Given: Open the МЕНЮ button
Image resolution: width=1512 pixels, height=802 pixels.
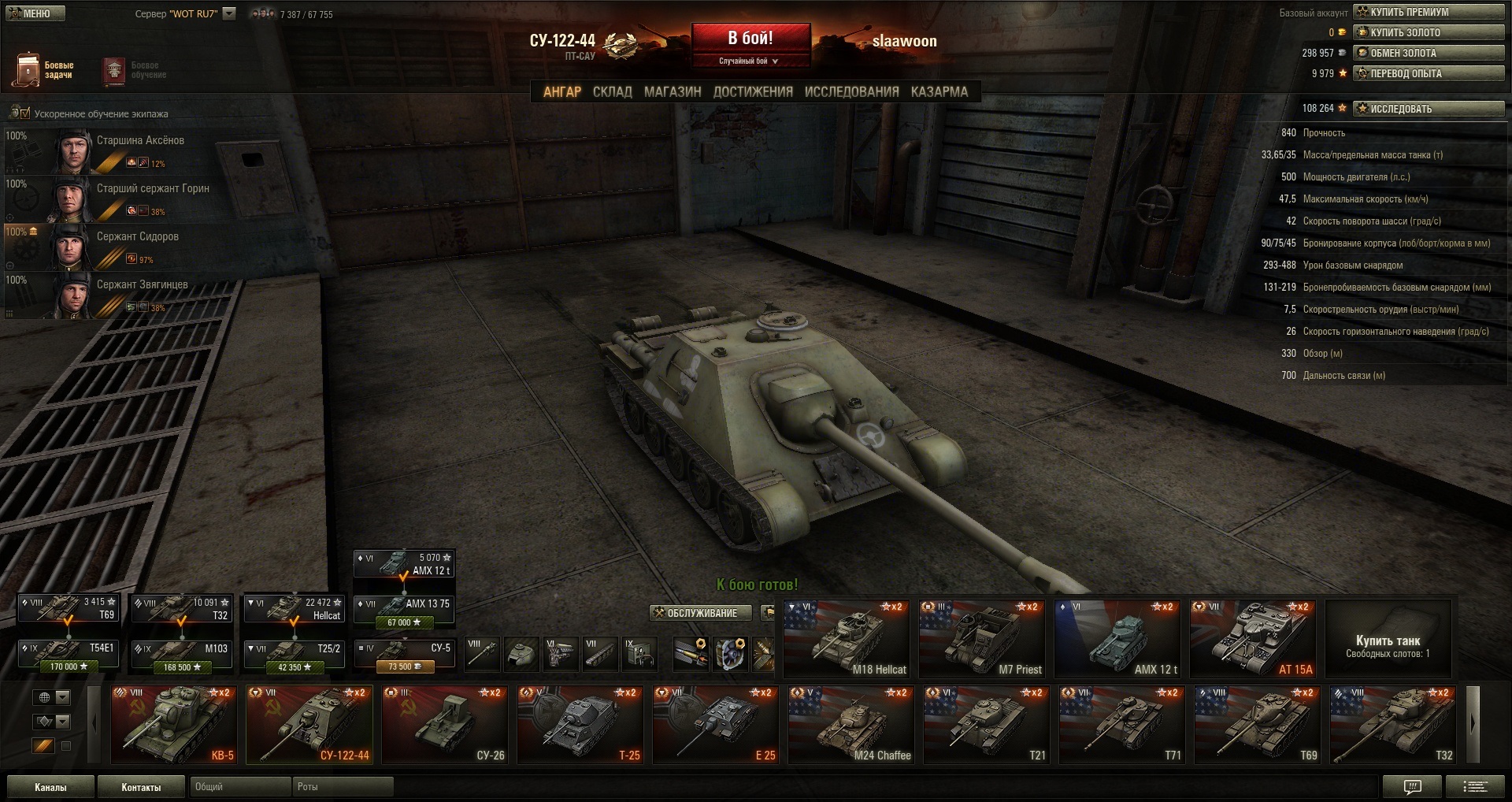Looking at the screenshot, I should point(36,13).
